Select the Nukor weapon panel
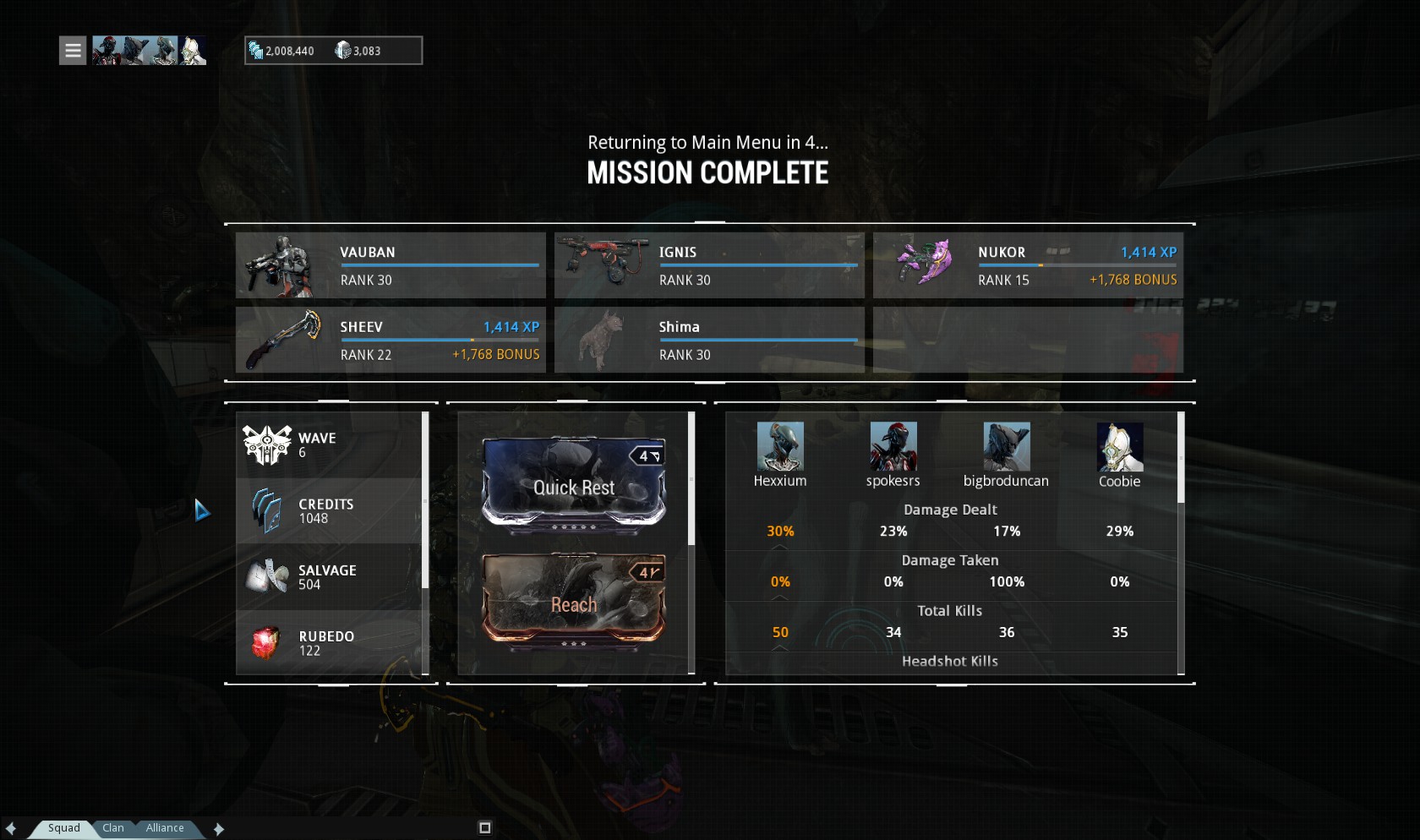Image resolution: width=1420 pixels, height=840 pixels. click(x=1028, y=265)
